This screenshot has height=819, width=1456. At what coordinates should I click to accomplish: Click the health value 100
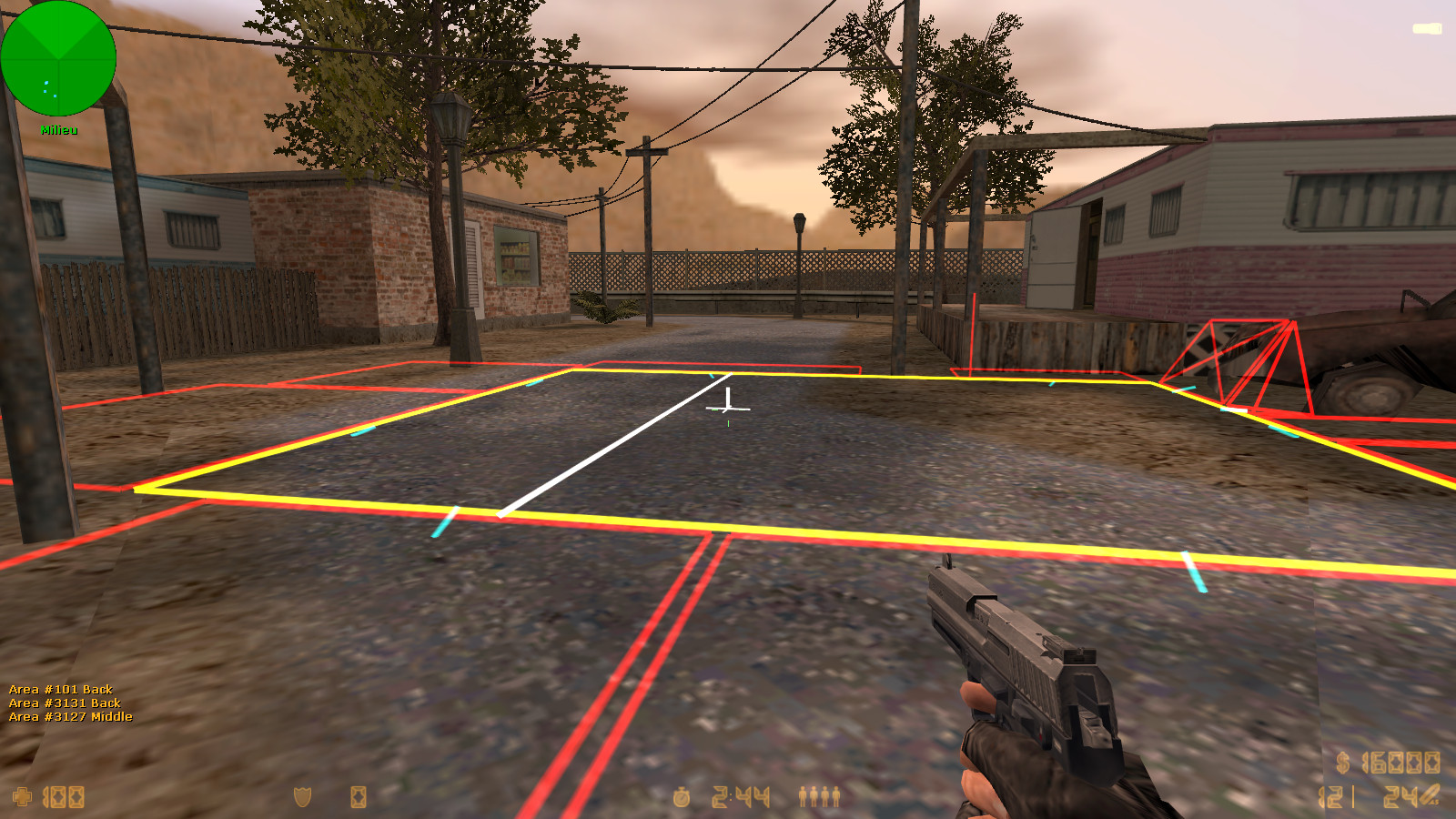click(60, 796)
